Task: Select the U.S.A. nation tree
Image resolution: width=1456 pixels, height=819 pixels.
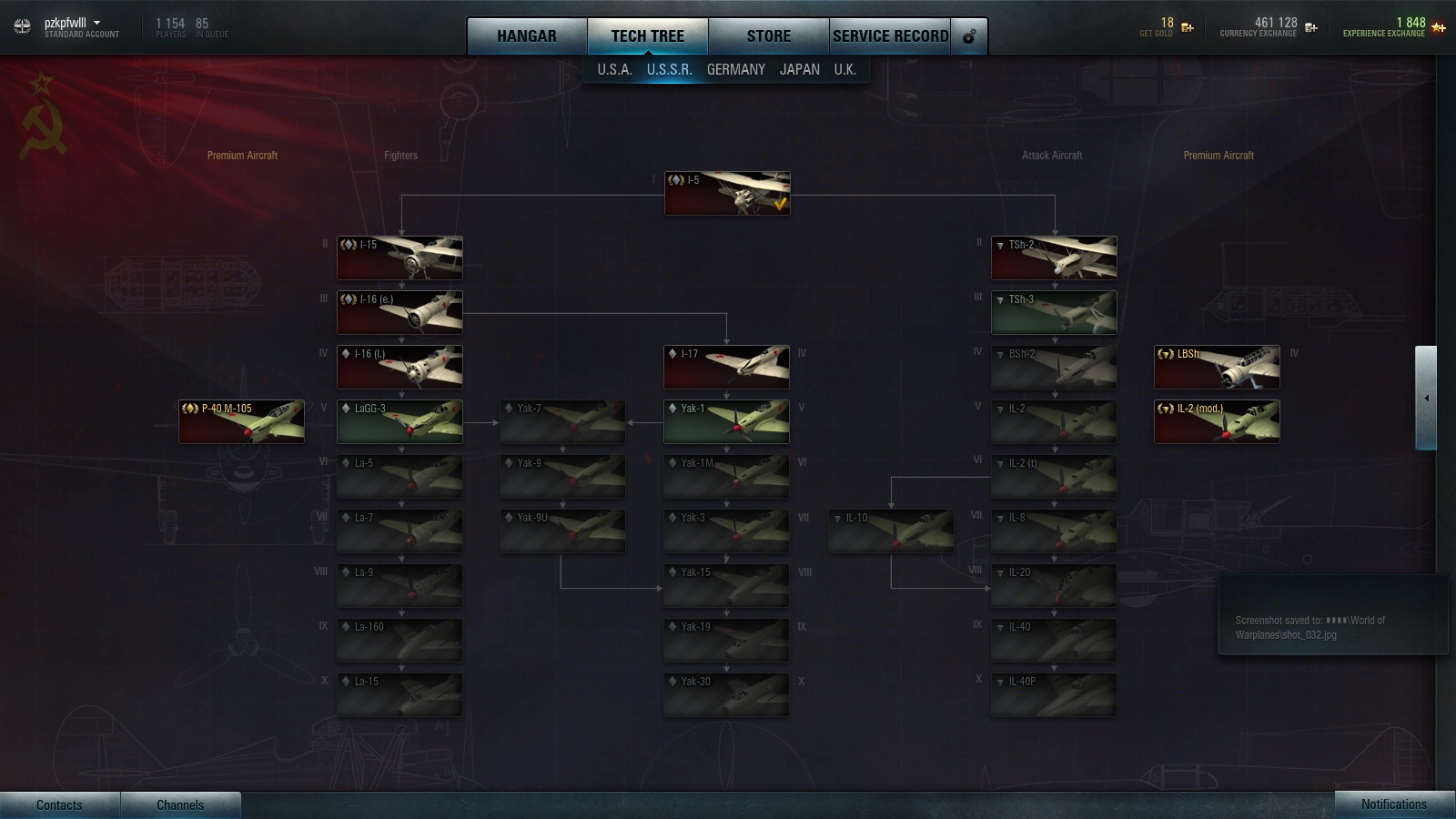Action: click(x=614, y=69)
